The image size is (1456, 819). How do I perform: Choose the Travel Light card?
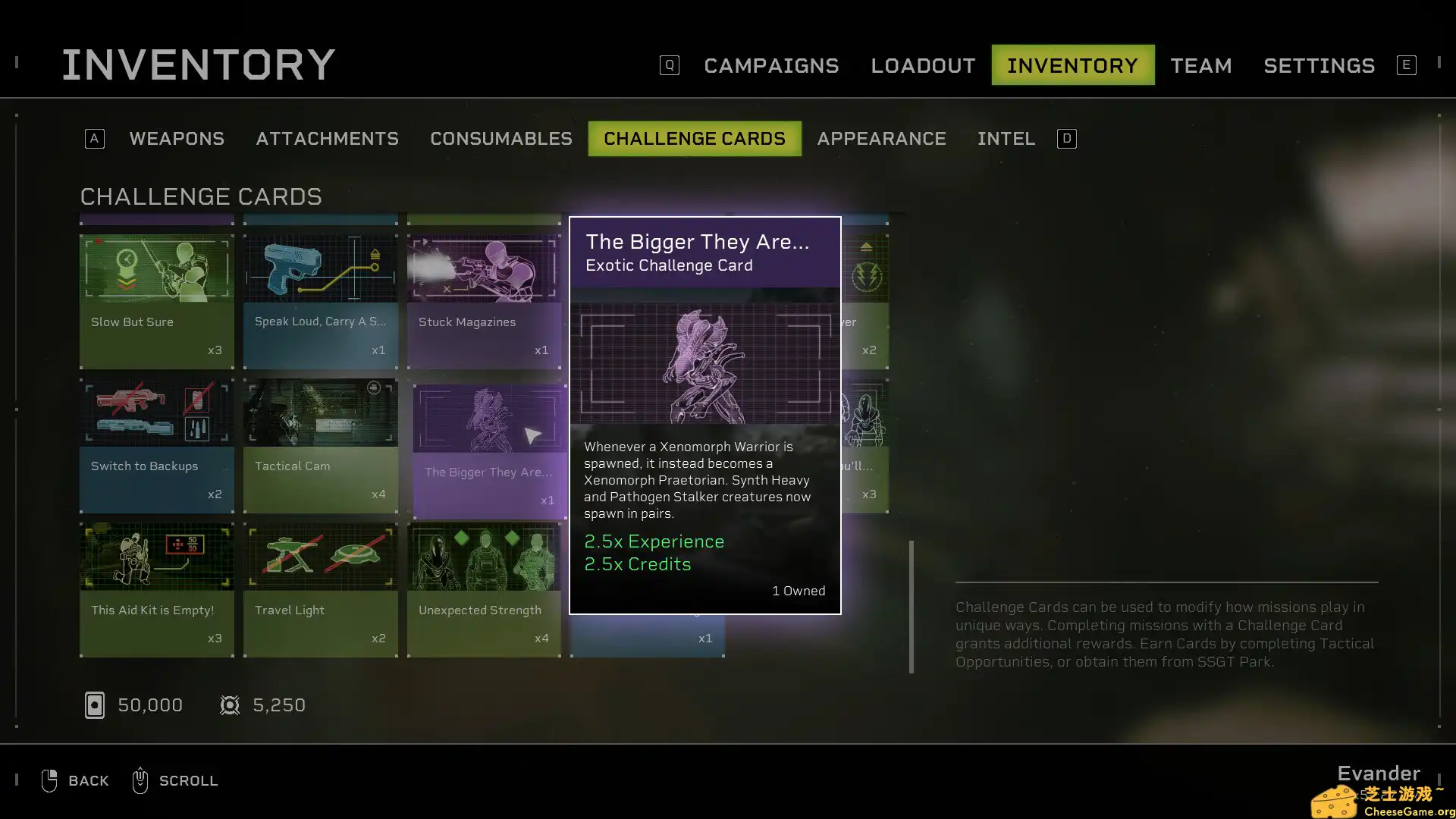click(320, 589)
